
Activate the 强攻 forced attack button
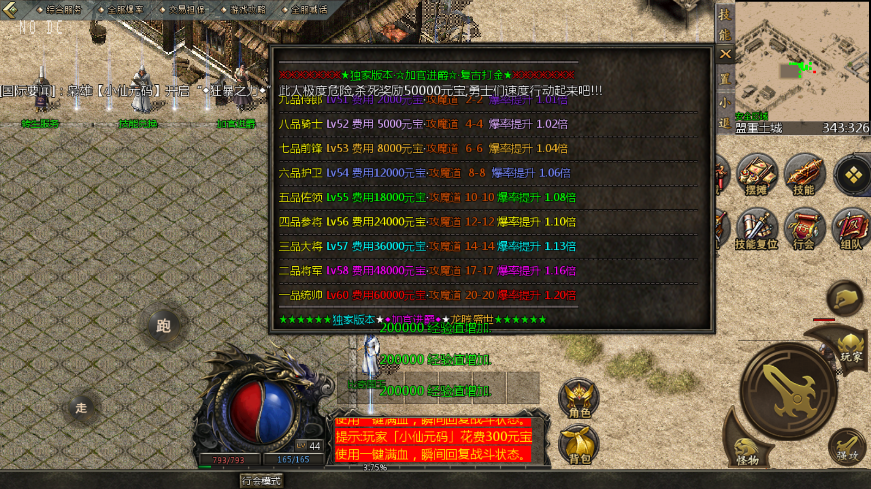[847, 445]
